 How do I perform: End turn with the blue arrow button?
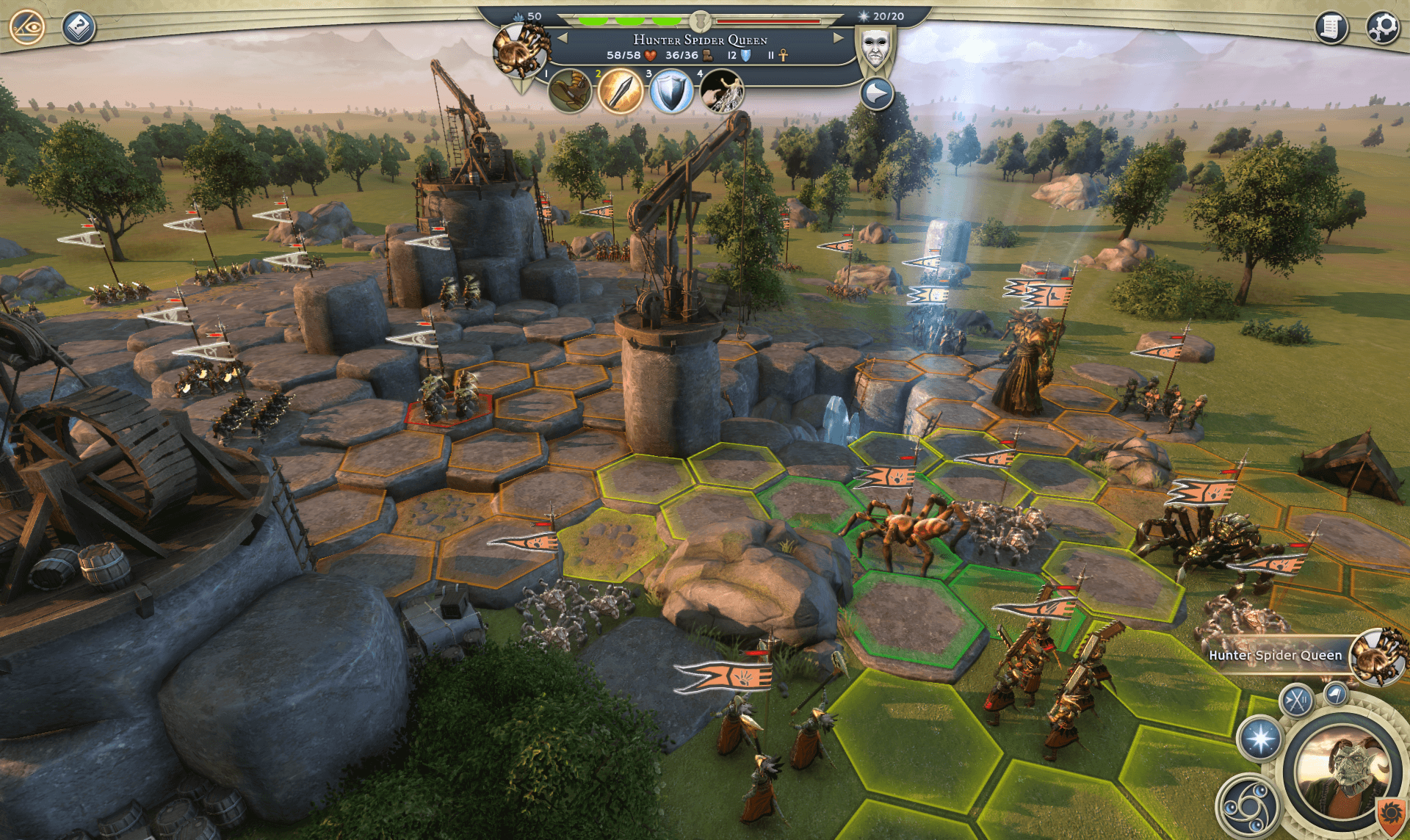[x=876, y=94]
